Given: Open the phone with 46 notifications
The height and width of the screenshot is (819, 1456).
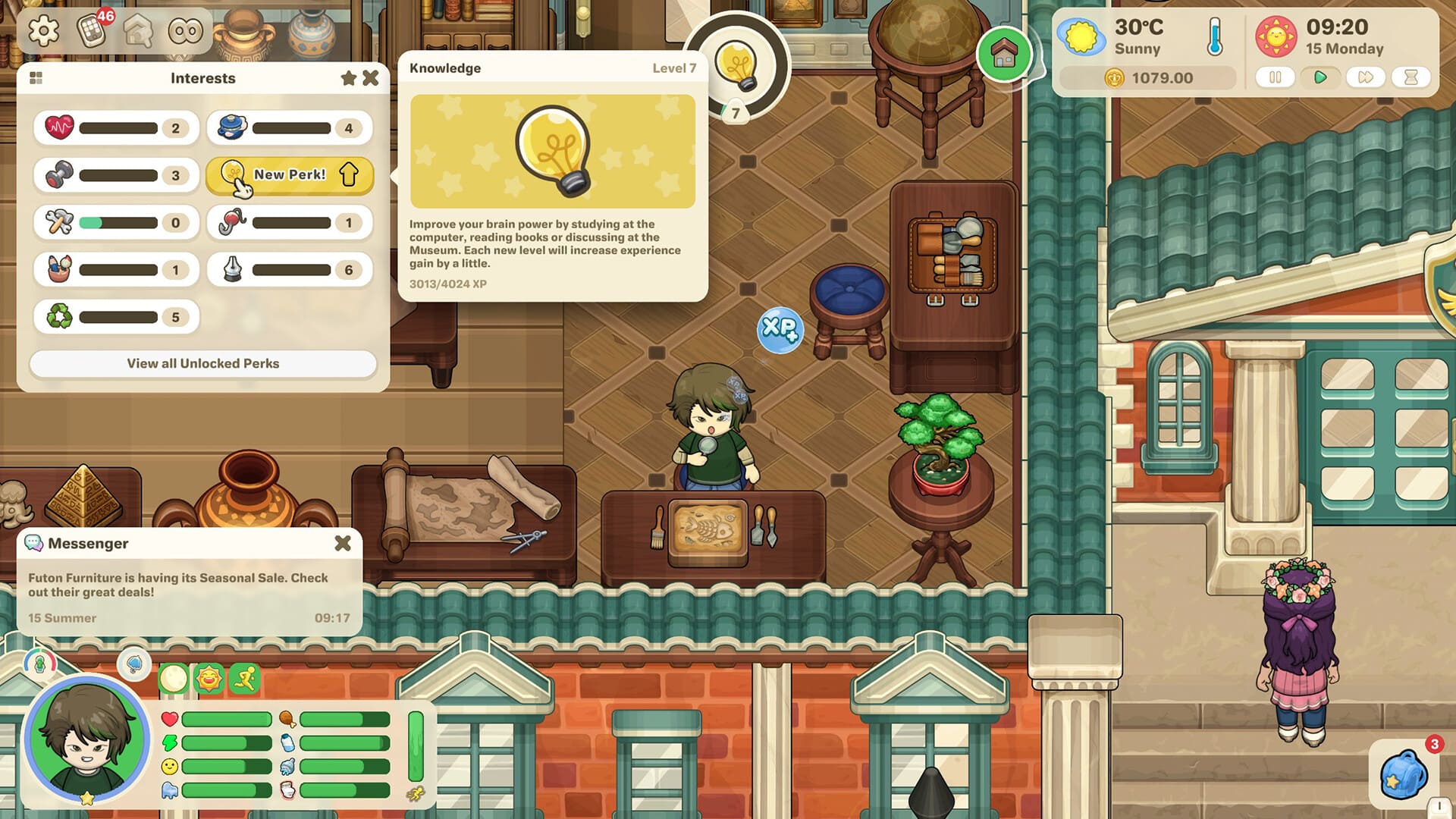Looking at the screenshot, I should coord(92,31).
